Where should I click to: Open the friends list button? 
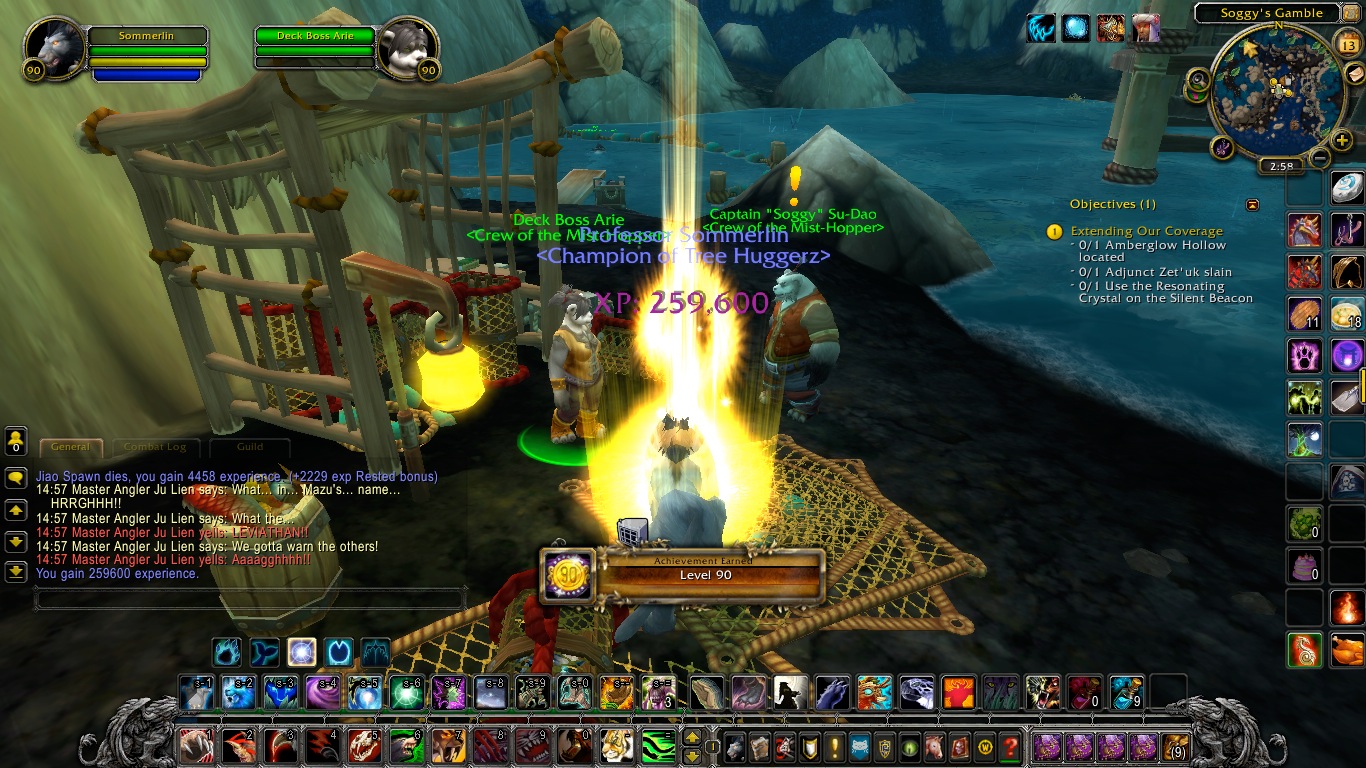(16, 440)
